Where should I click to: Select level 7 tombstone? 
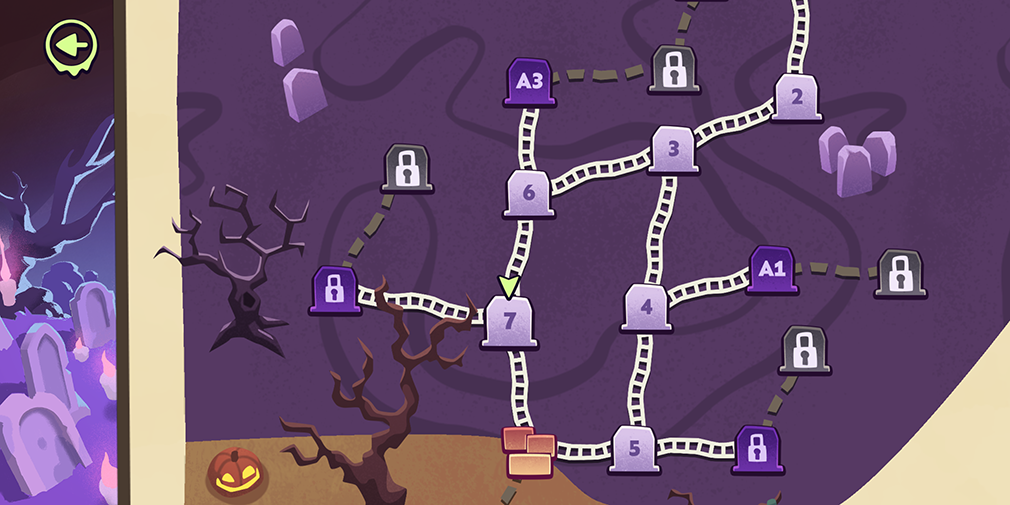point(510,322)
